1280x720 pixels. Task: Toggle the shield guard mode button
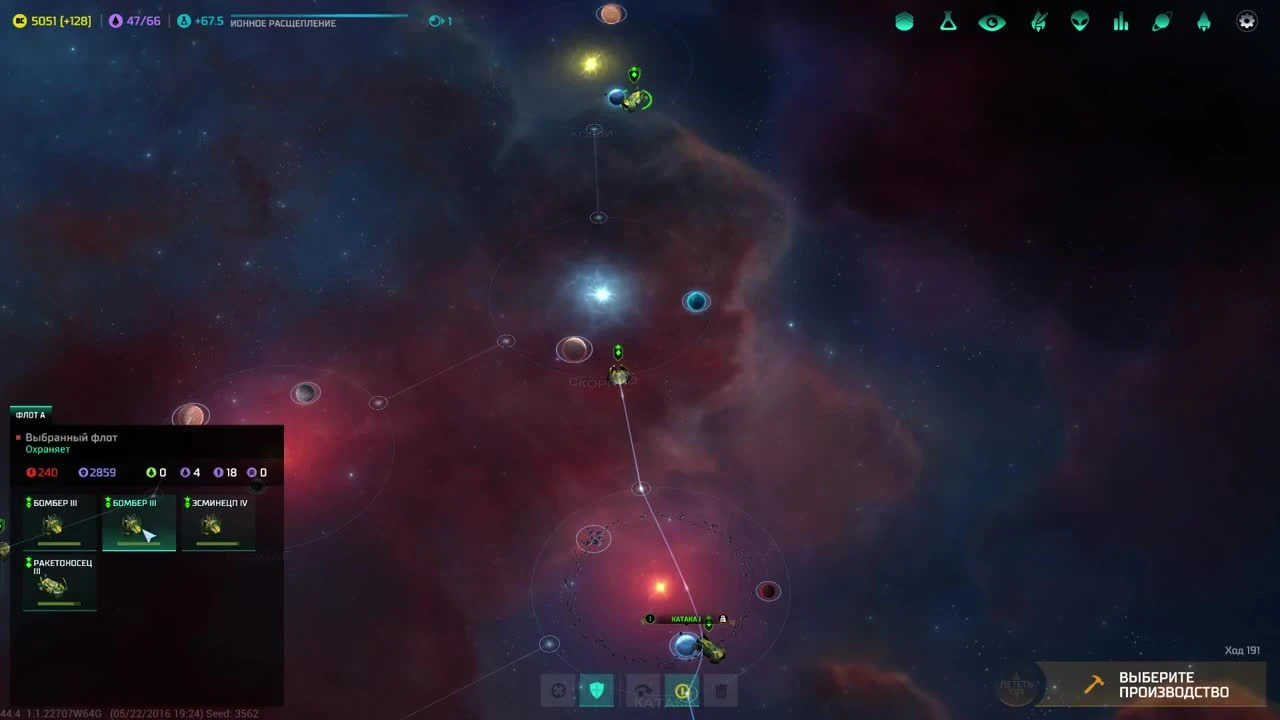click(597, 689)
